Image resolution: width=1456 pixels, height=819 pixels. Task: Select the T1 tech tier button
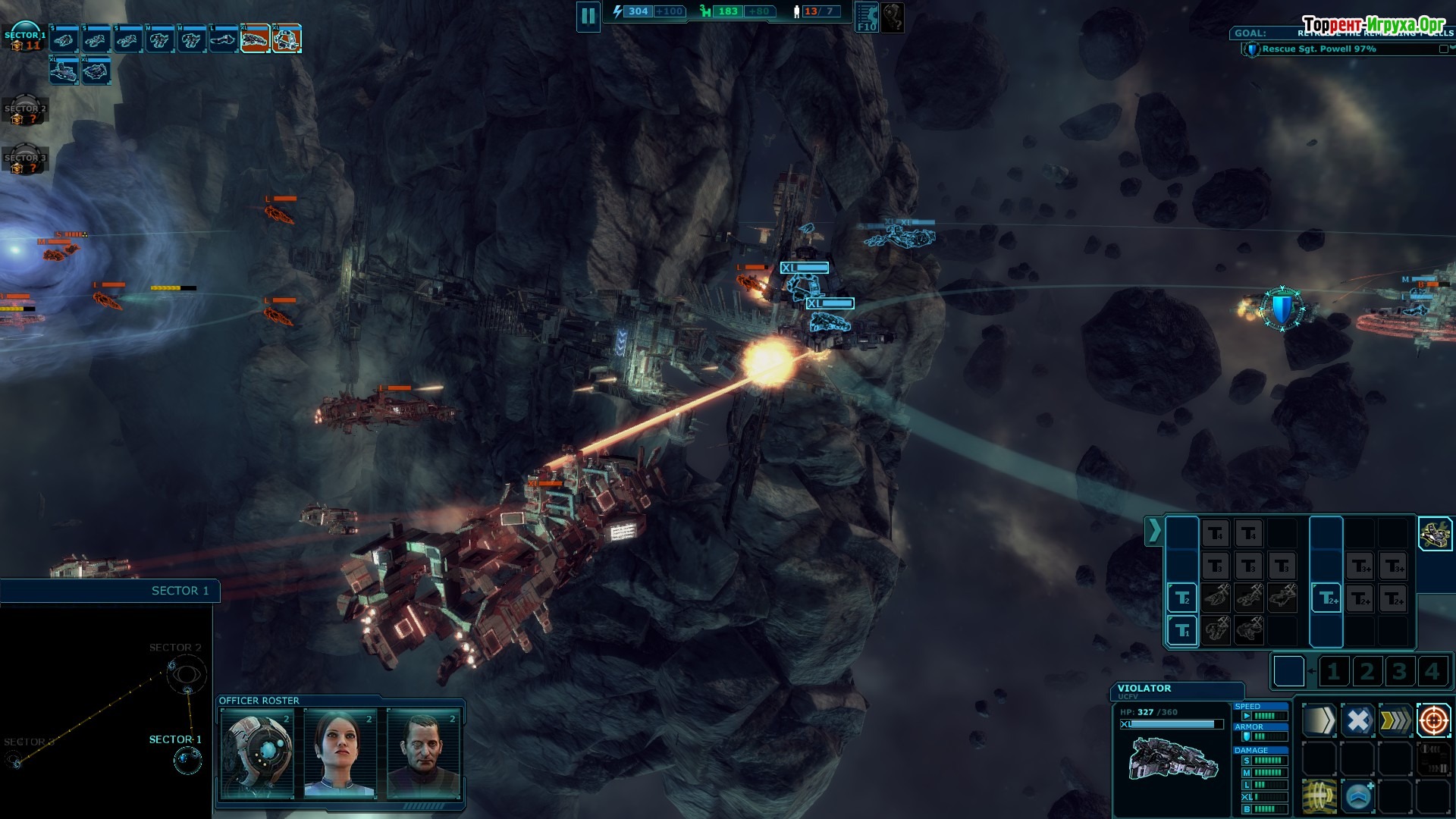click(1181, 630)
